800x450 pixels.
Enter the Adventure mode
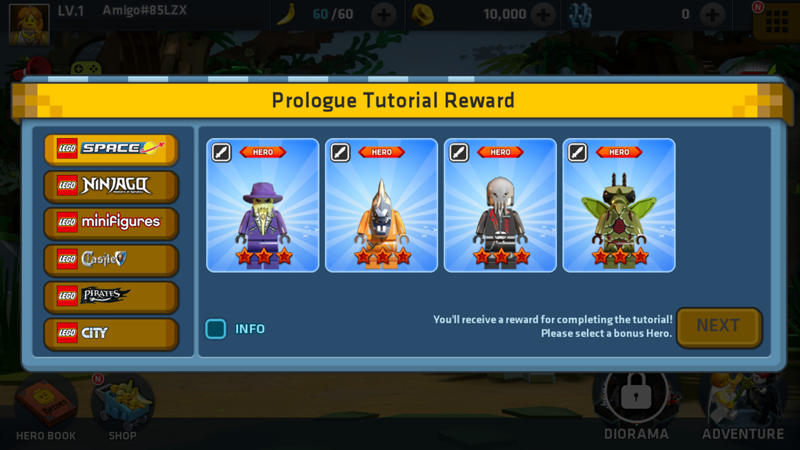tap(743, 407)
